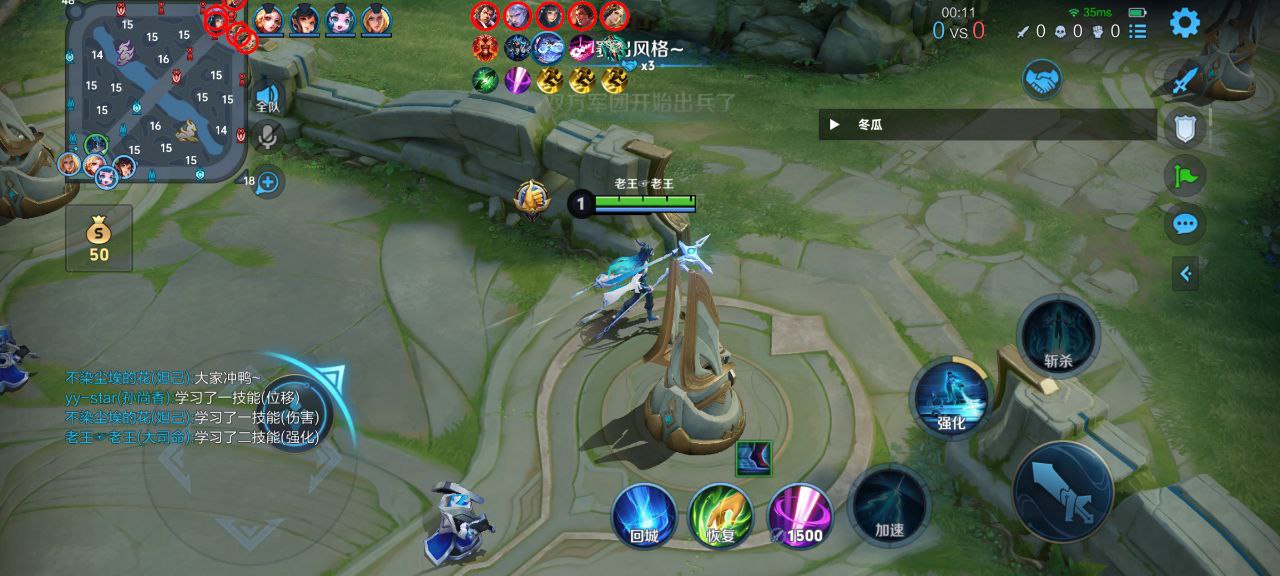Cast the 加速 speed-up skill
The width and height of the screenshot is (1280, 576).
[889, 506]
